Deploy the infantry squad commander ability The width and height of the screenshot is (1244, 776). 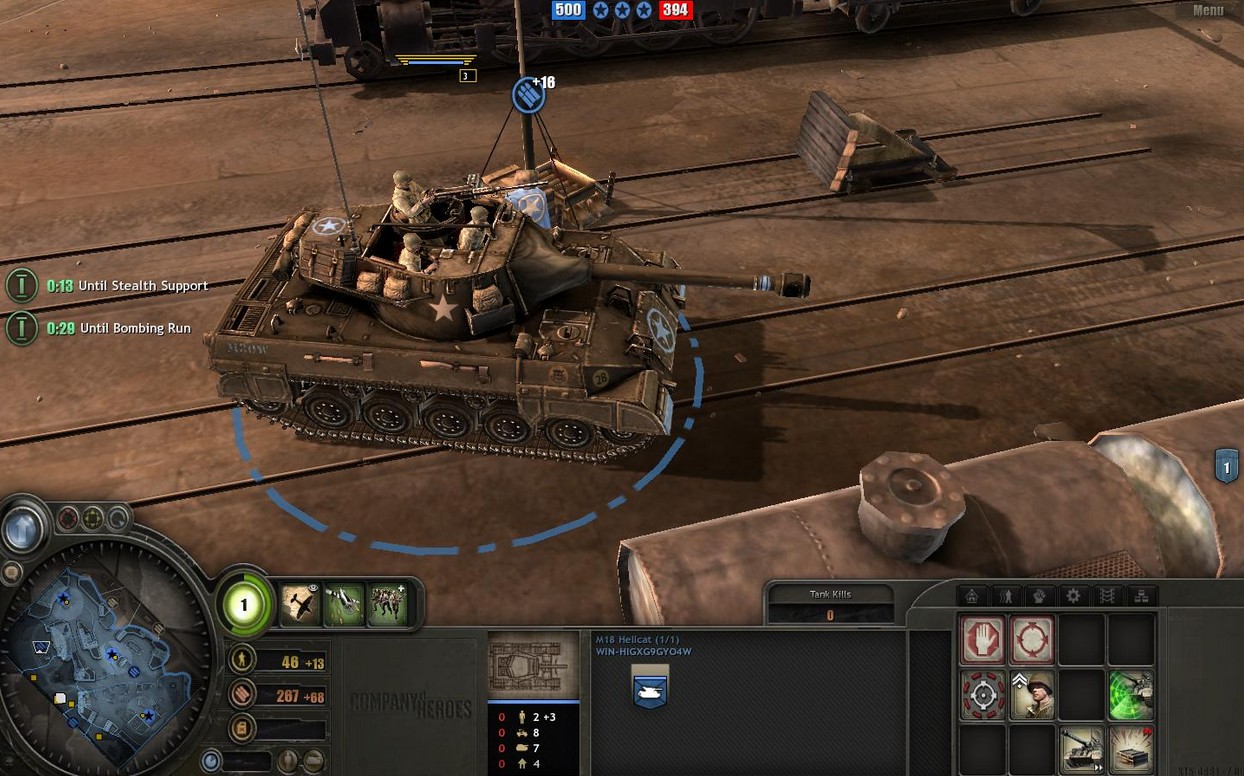click(387, 605)
